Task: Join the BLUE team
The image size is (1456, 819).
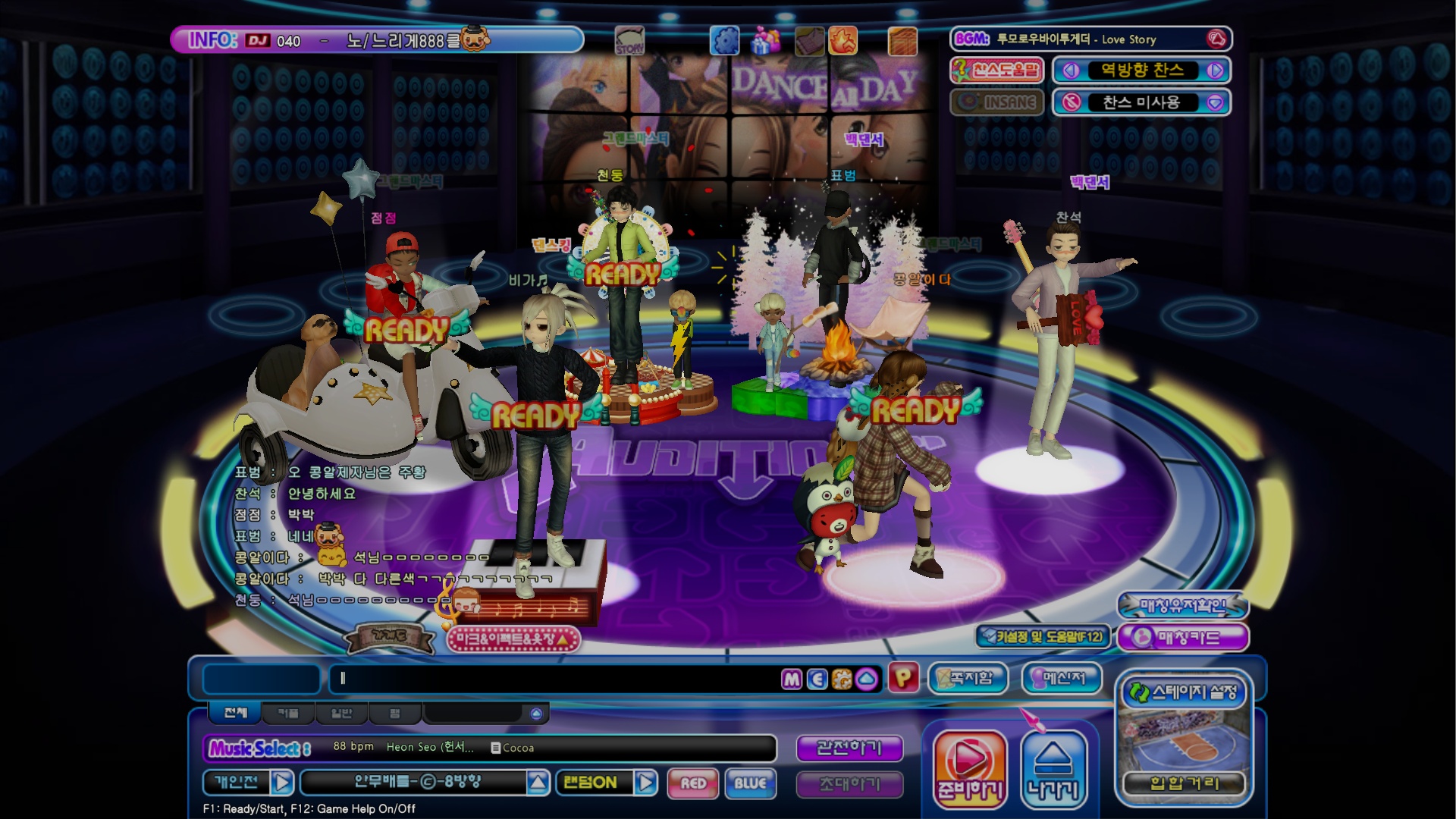Action: click(749, 783)
